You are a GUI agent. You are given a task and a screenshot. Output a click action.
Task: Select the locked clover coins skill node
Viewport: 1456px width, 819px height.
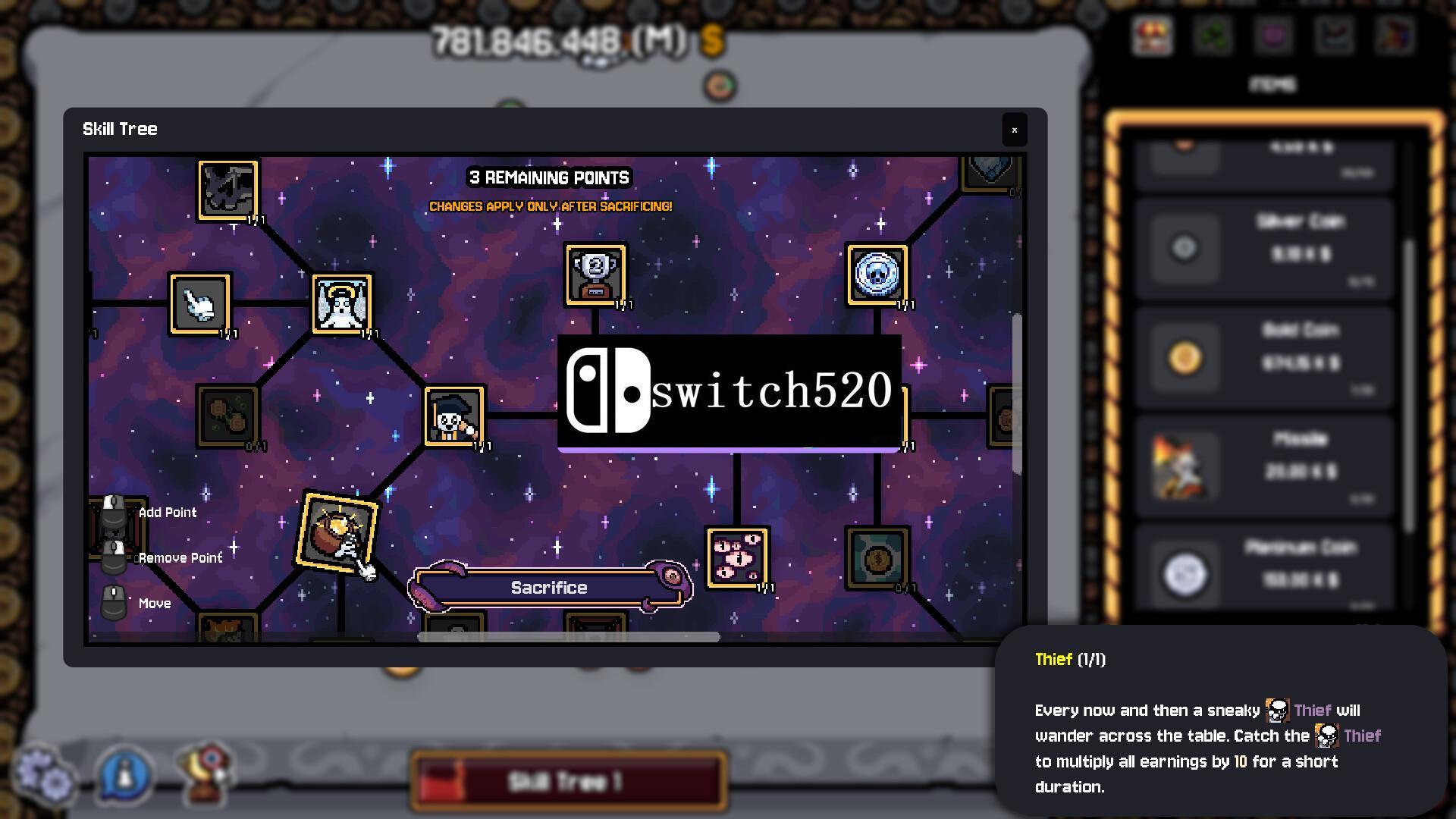coord(227,416)
